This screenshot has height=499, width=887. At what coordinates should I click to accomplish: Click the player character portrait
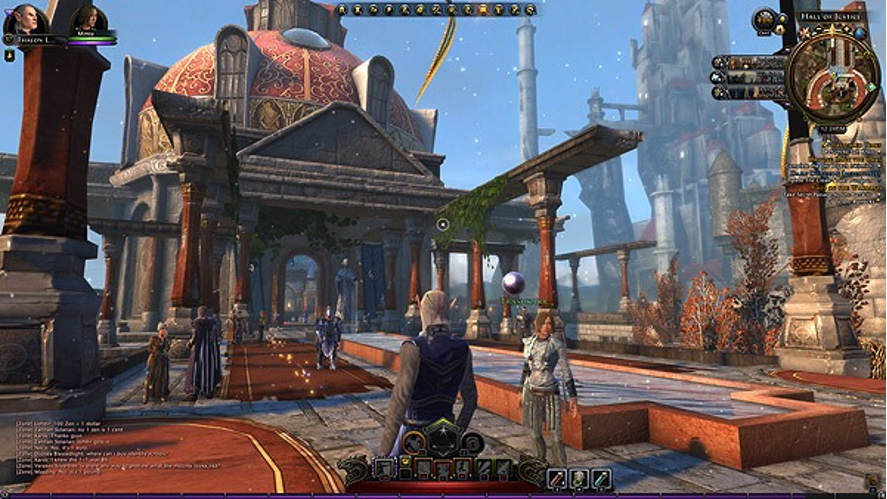click(21, 21)
